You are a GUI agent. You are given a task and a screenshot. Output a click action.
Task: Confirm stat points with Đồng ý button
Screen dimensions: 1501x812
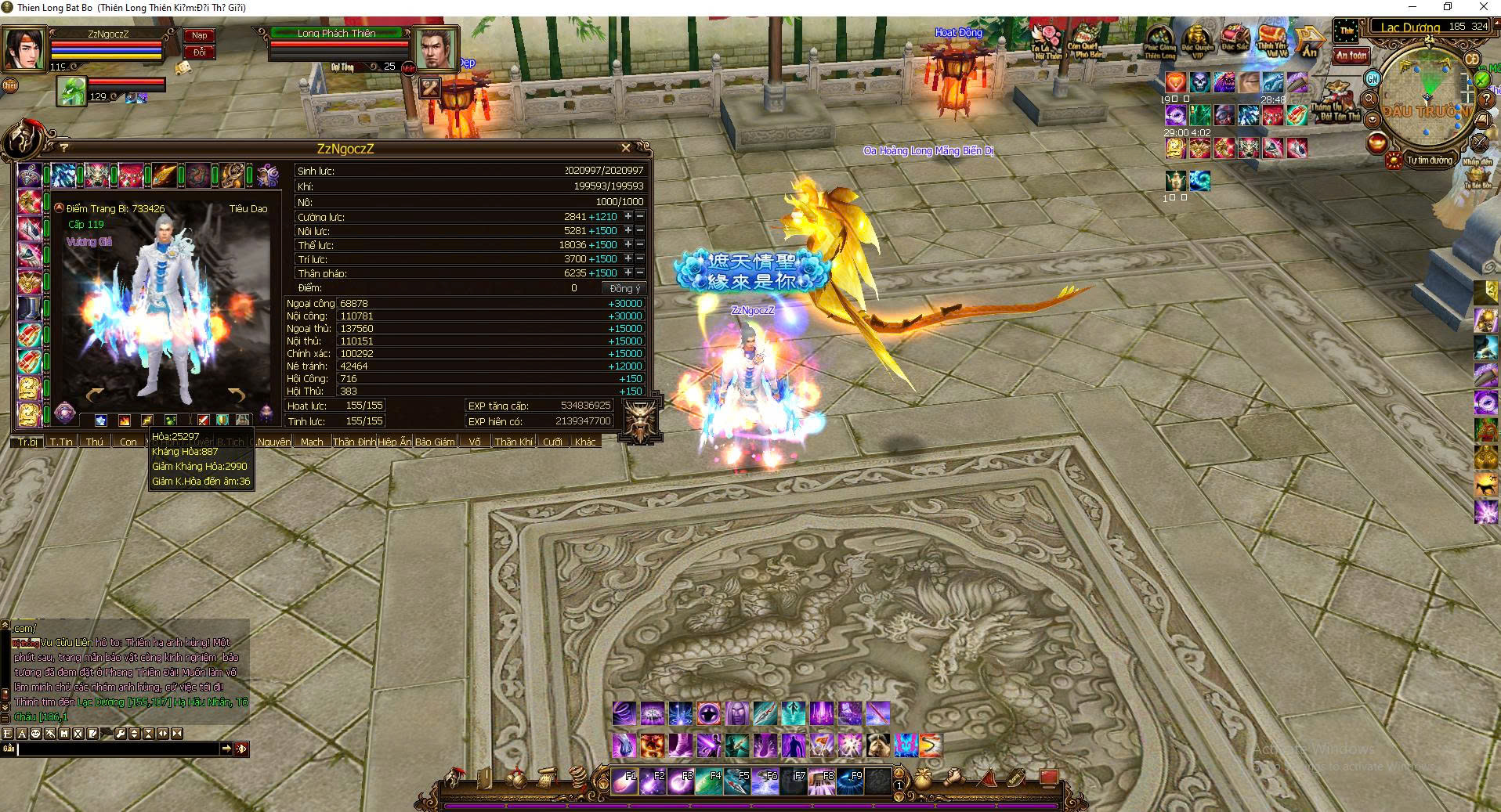625,288
